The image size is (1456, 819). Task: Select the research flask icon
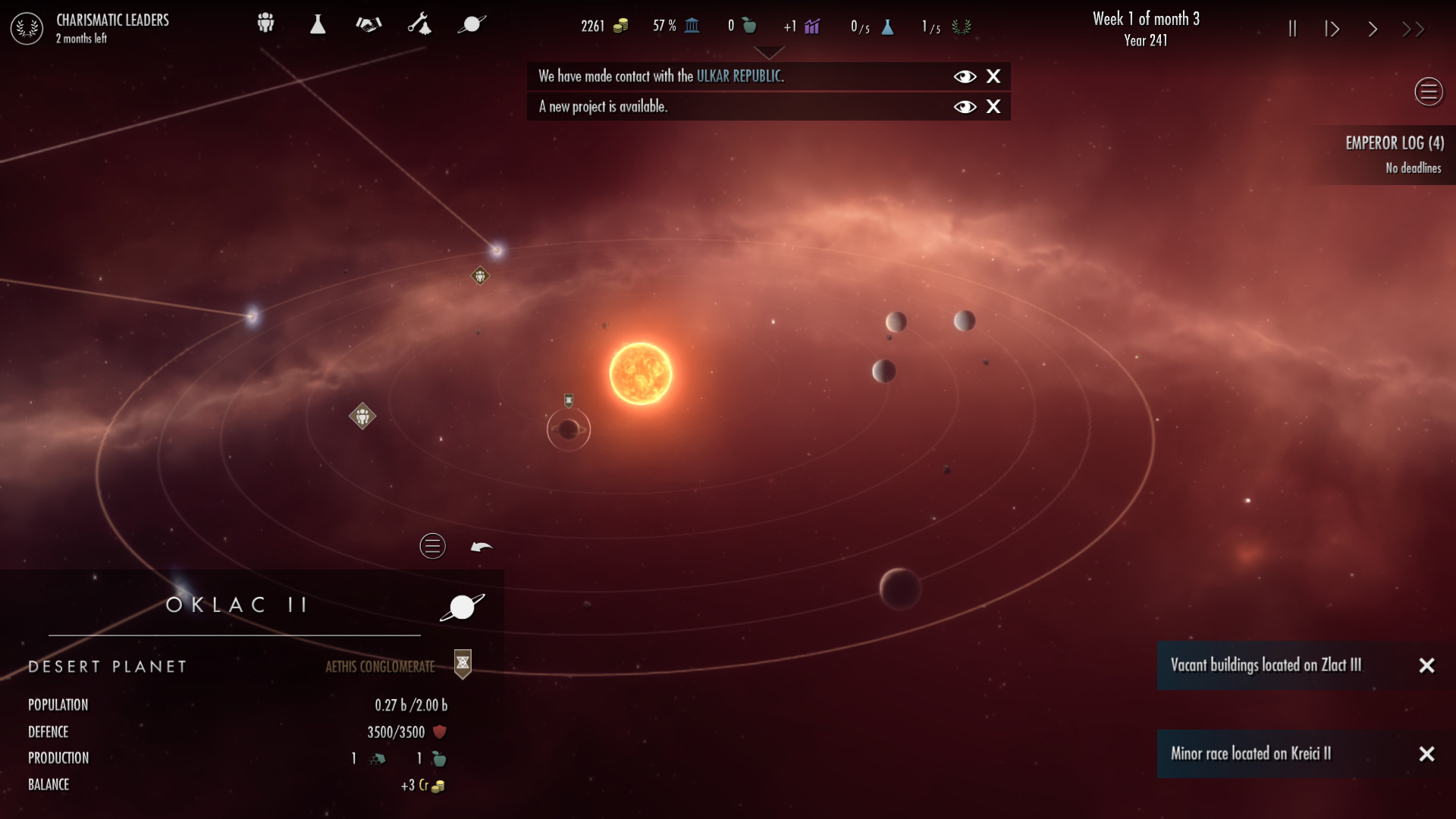click(318, 24)
